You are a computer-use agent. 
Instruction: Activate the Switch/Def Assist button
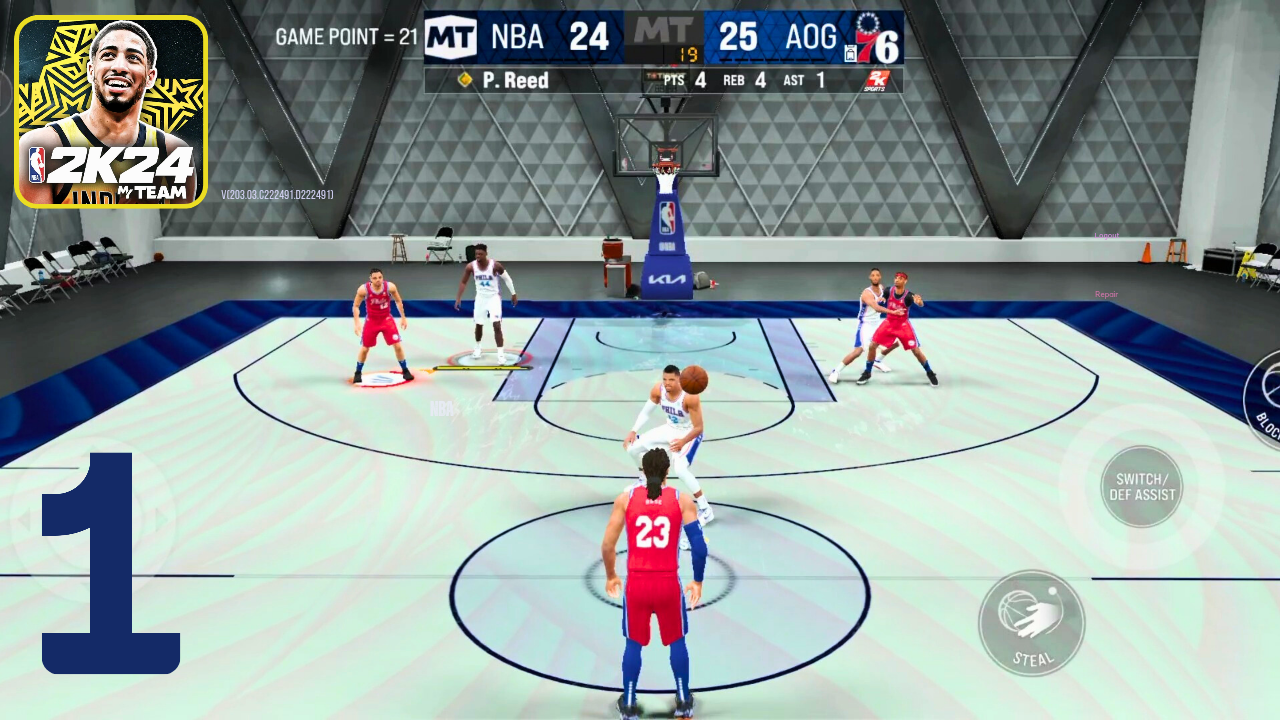pyautogui.click(x=1141, y=487)
